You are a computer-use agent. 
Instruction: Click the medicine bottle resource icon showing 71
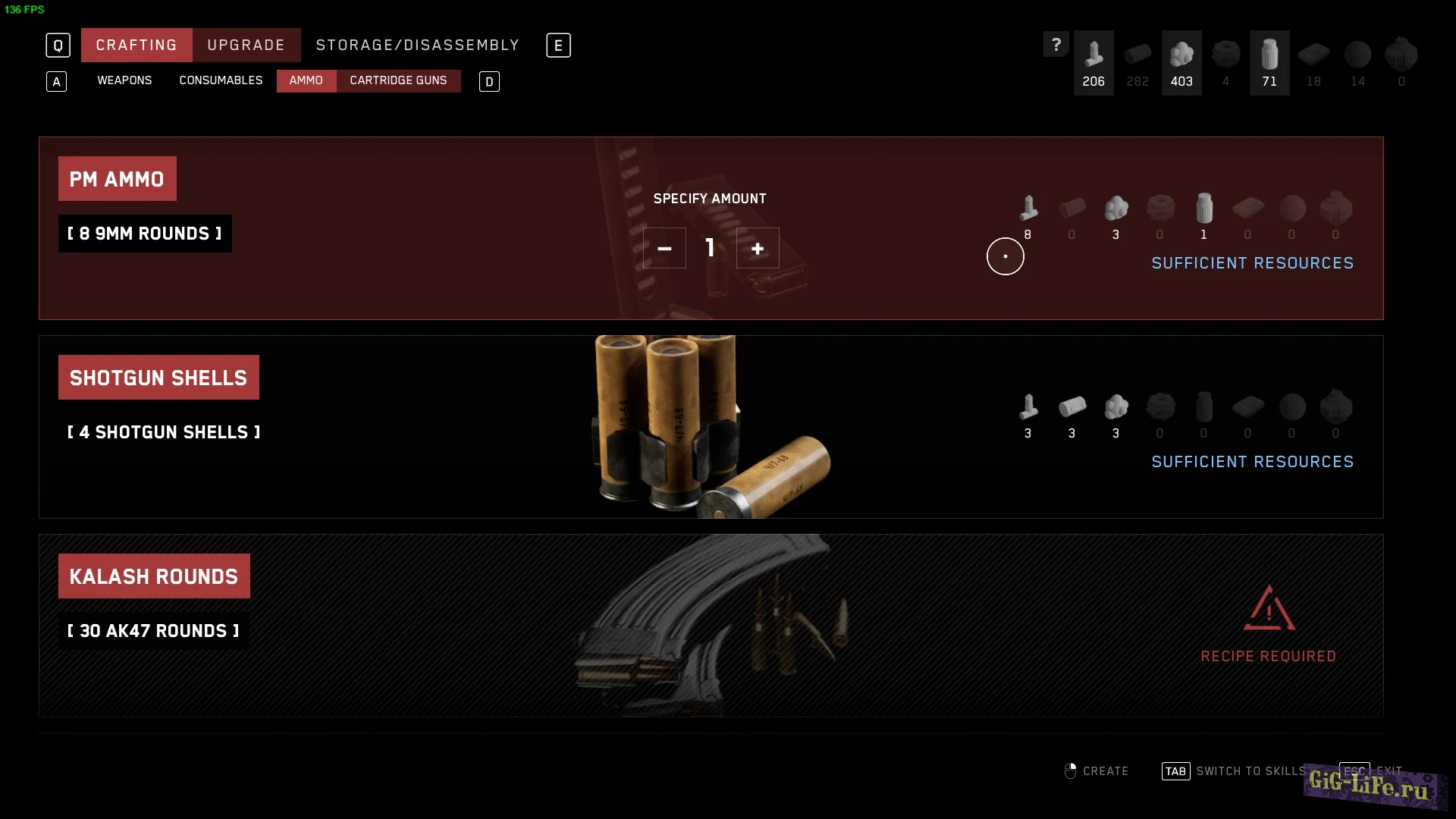1269,62
